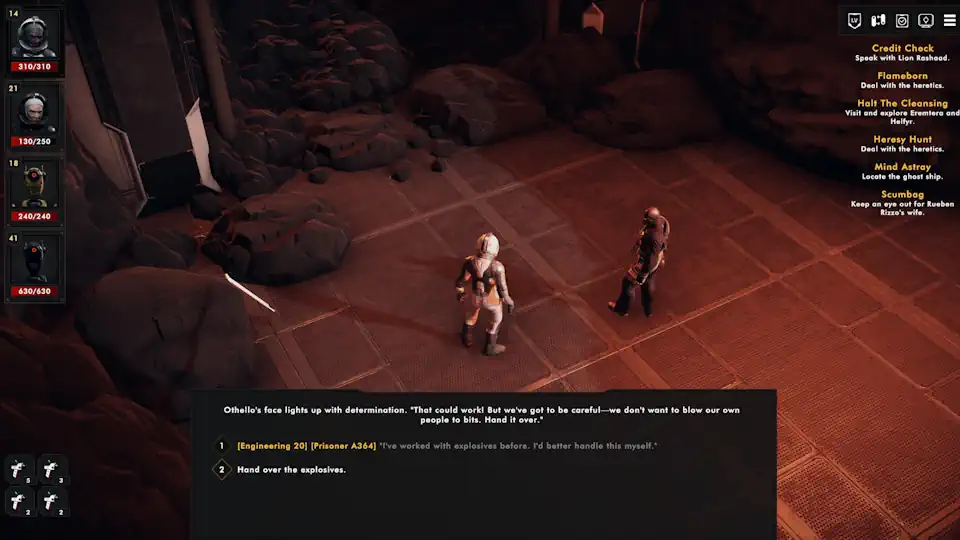The width and height of the screenshot is (960, 540).
Task: Select the level 14 party member portrait
Action: coord(34,37)
